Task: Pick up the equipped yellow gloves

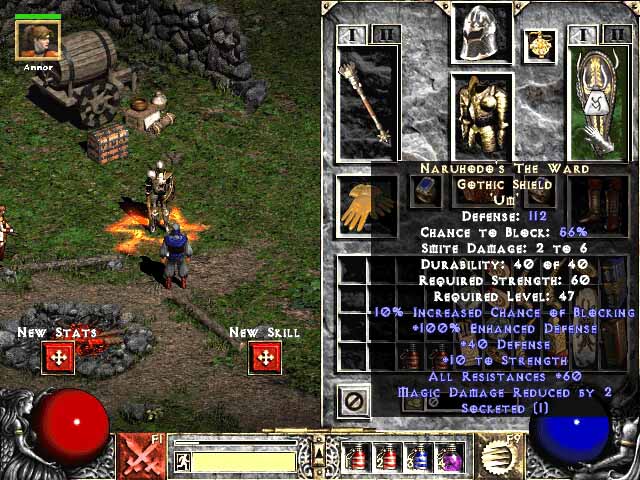Action: pos(367,202)
